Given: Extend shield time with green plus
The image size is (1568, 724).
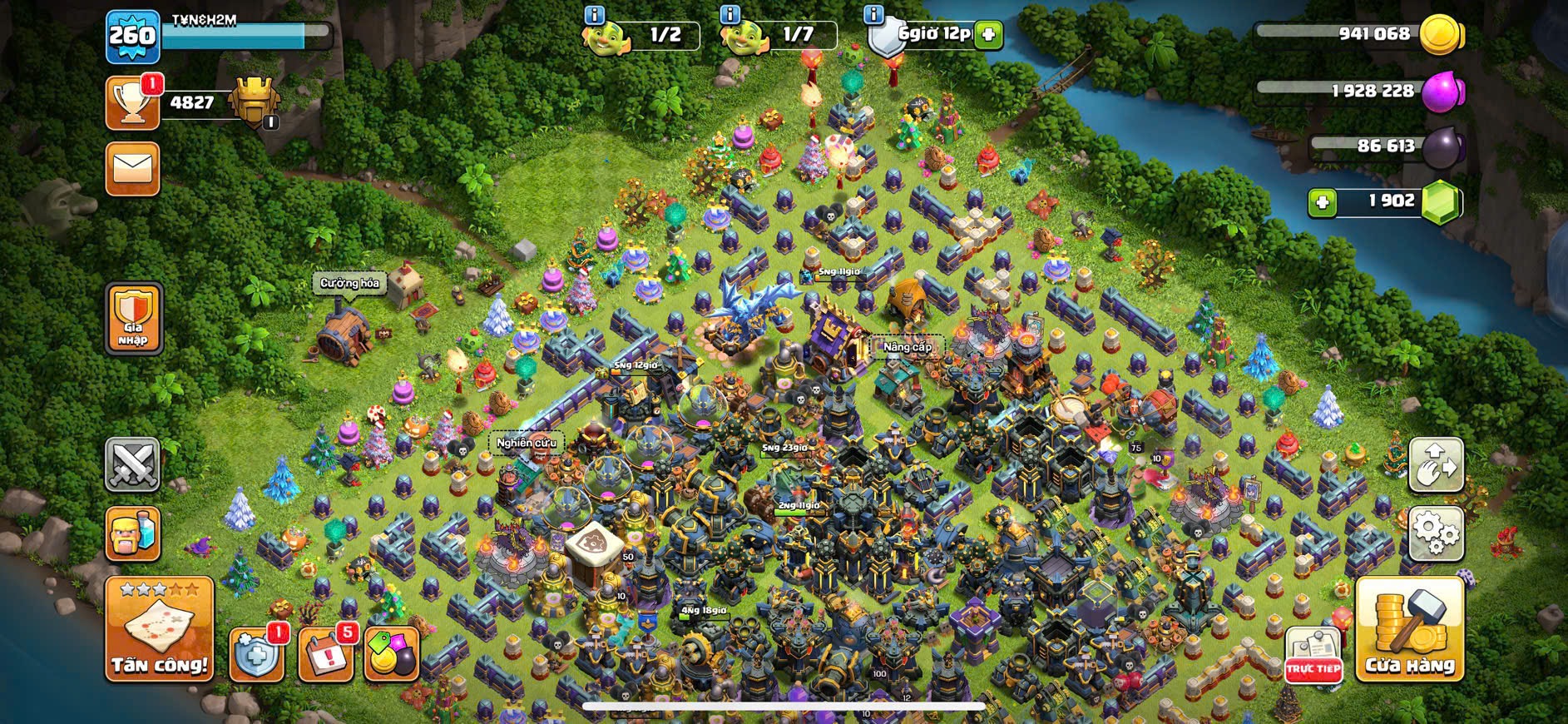Looking at the screenshot, I should point(988,35).
